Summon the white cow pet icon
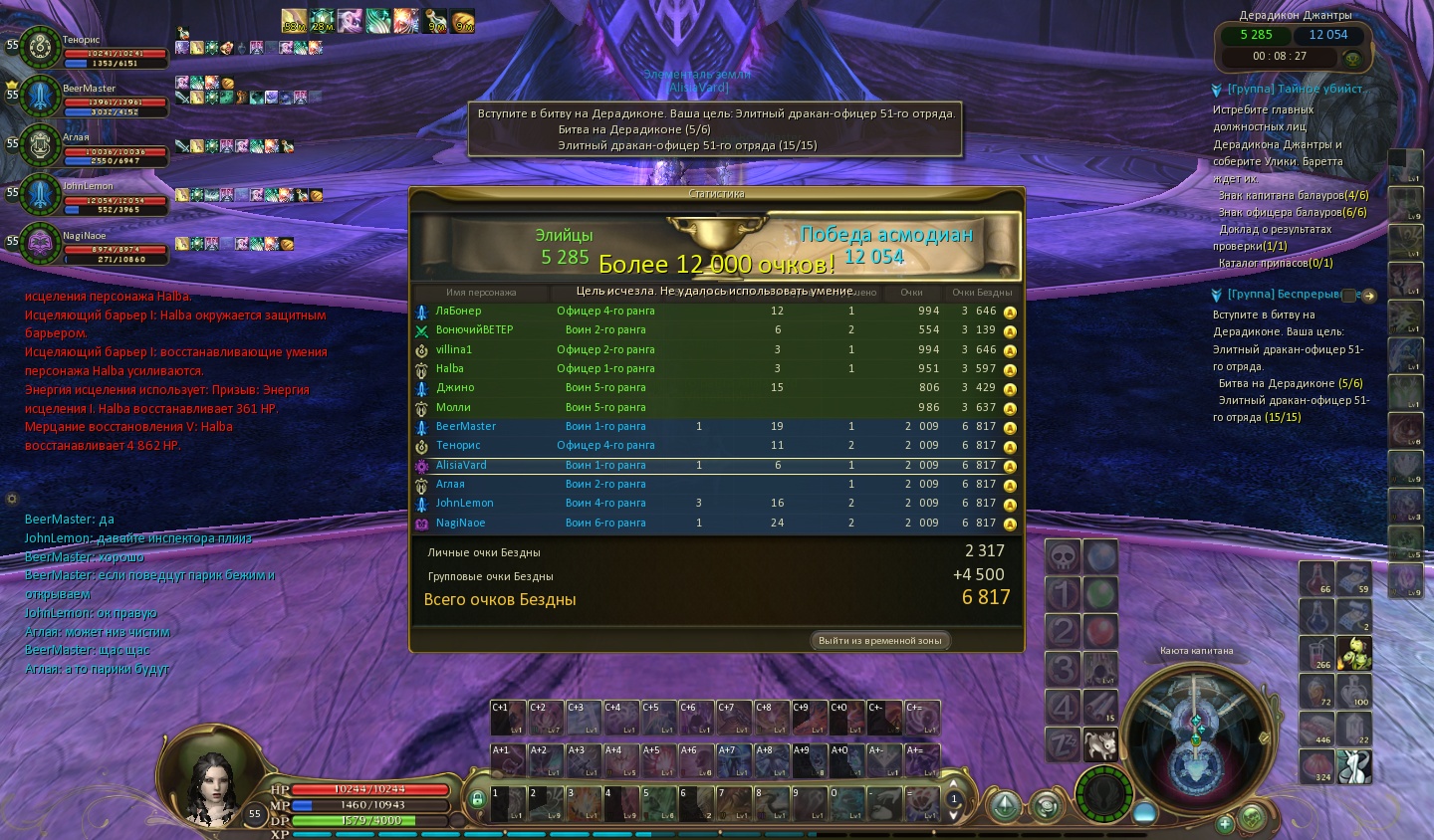1434x840 pixels. [1100, 743]
